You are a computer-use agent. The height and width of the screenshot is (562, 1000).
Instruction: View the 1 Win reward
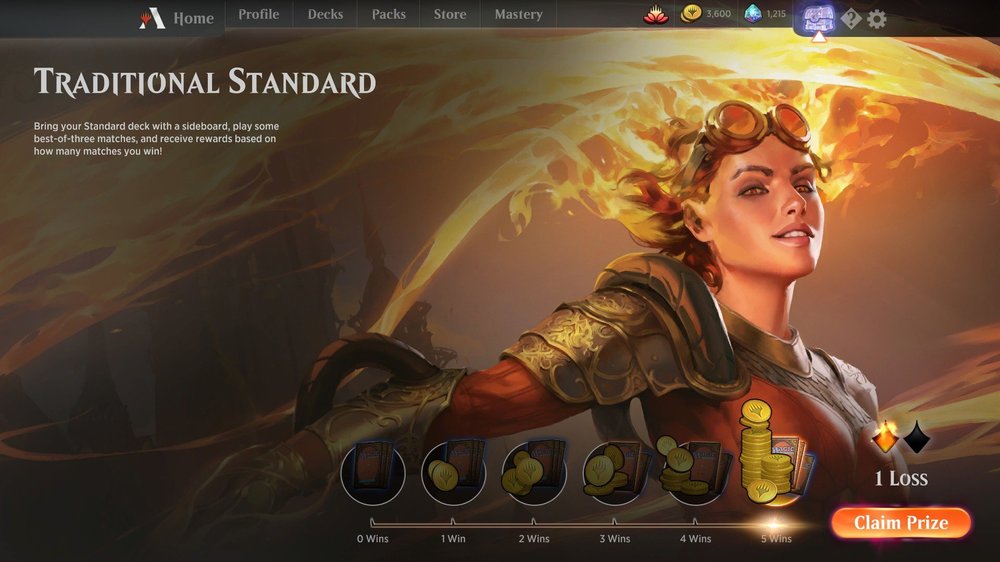453,472
